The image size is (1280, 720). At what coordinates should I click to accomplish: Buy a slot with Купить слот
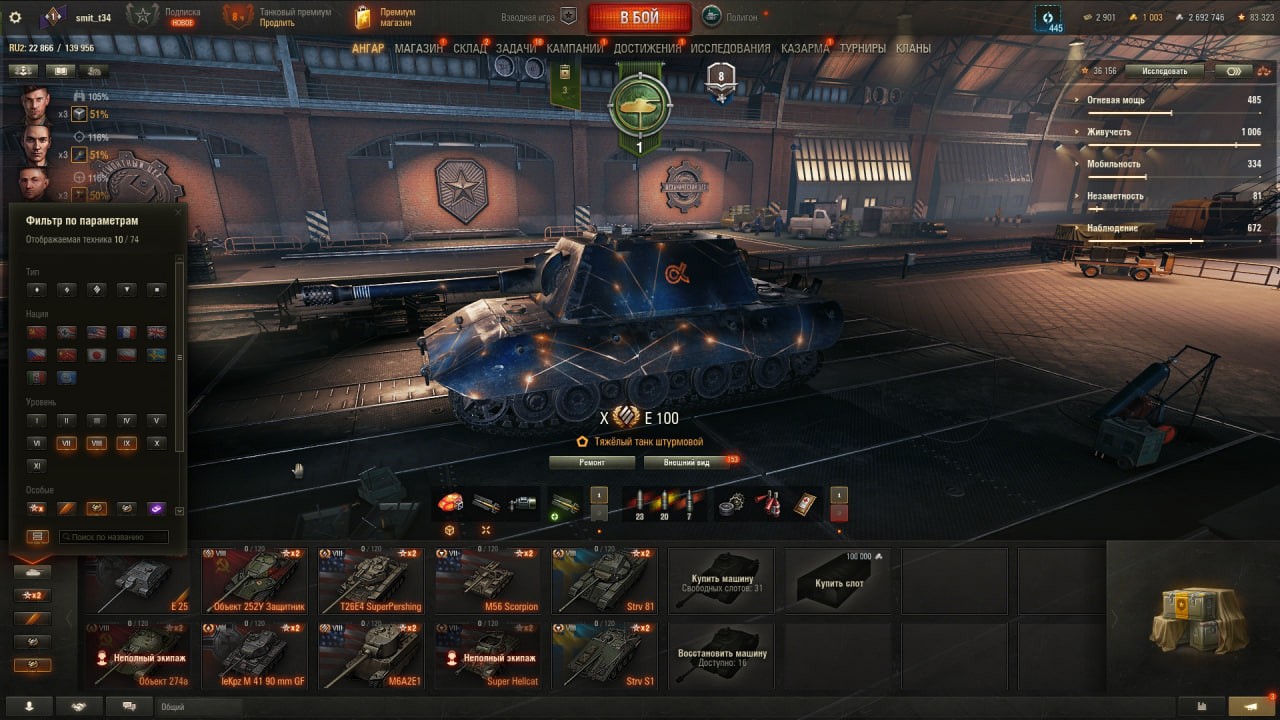(x=838, y=581)
